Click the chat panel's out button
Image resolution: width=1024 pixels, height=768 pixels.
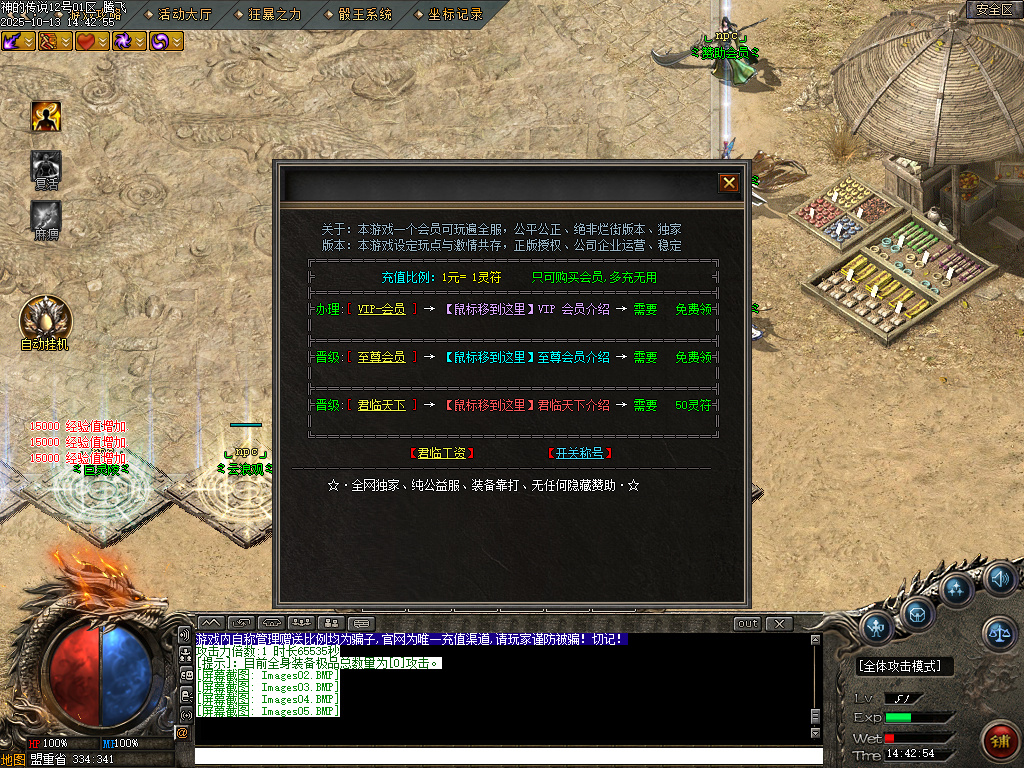pos(747,624)
